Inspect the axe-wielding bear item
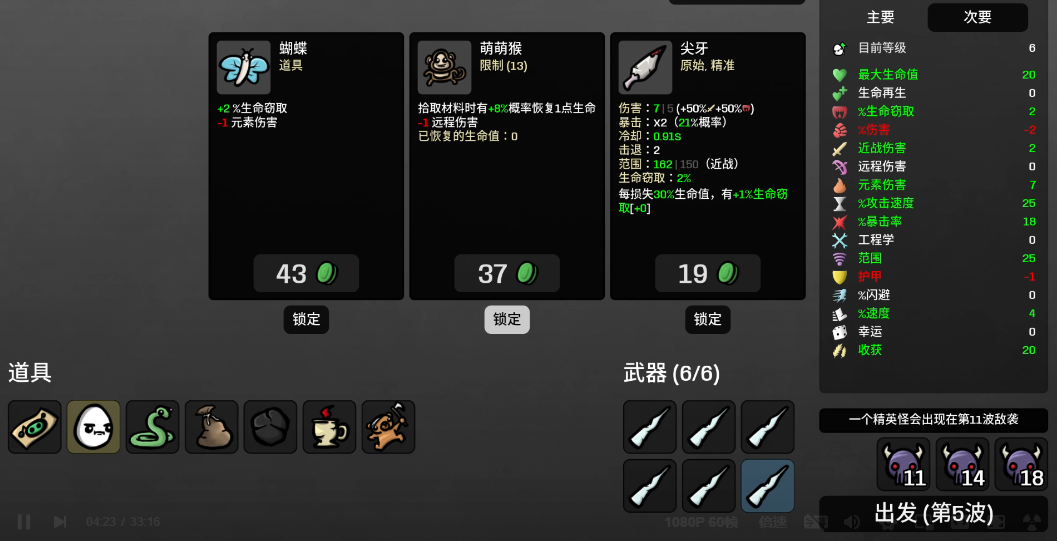Image resolution: width=1057 pixels, height=541 pixels. click(389, 427)
